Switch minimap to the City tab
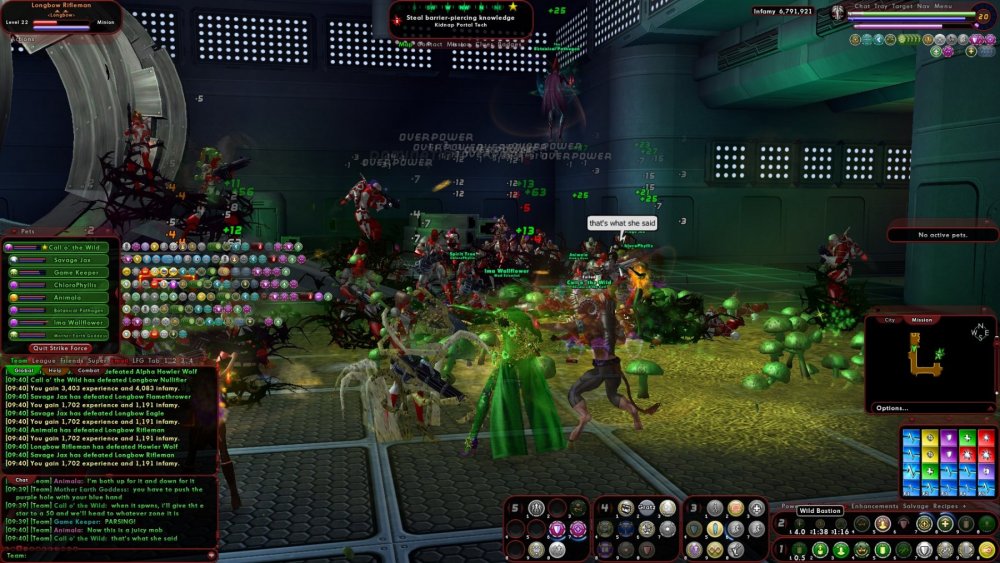Image resolution: width=1000 pixels, height=563 pixels. tap(888, 320)
